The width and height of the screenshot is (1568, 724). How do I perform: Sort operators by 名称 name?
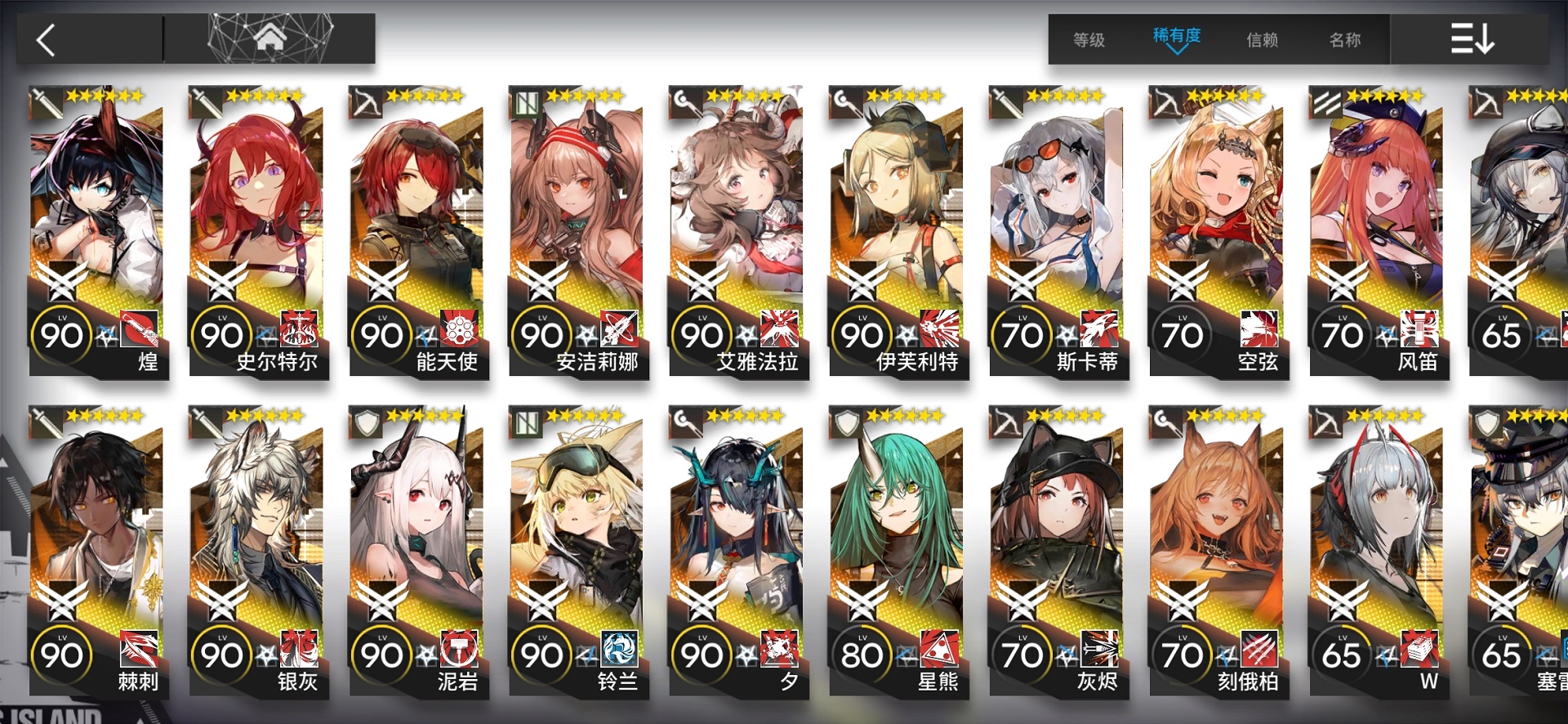1345,39
